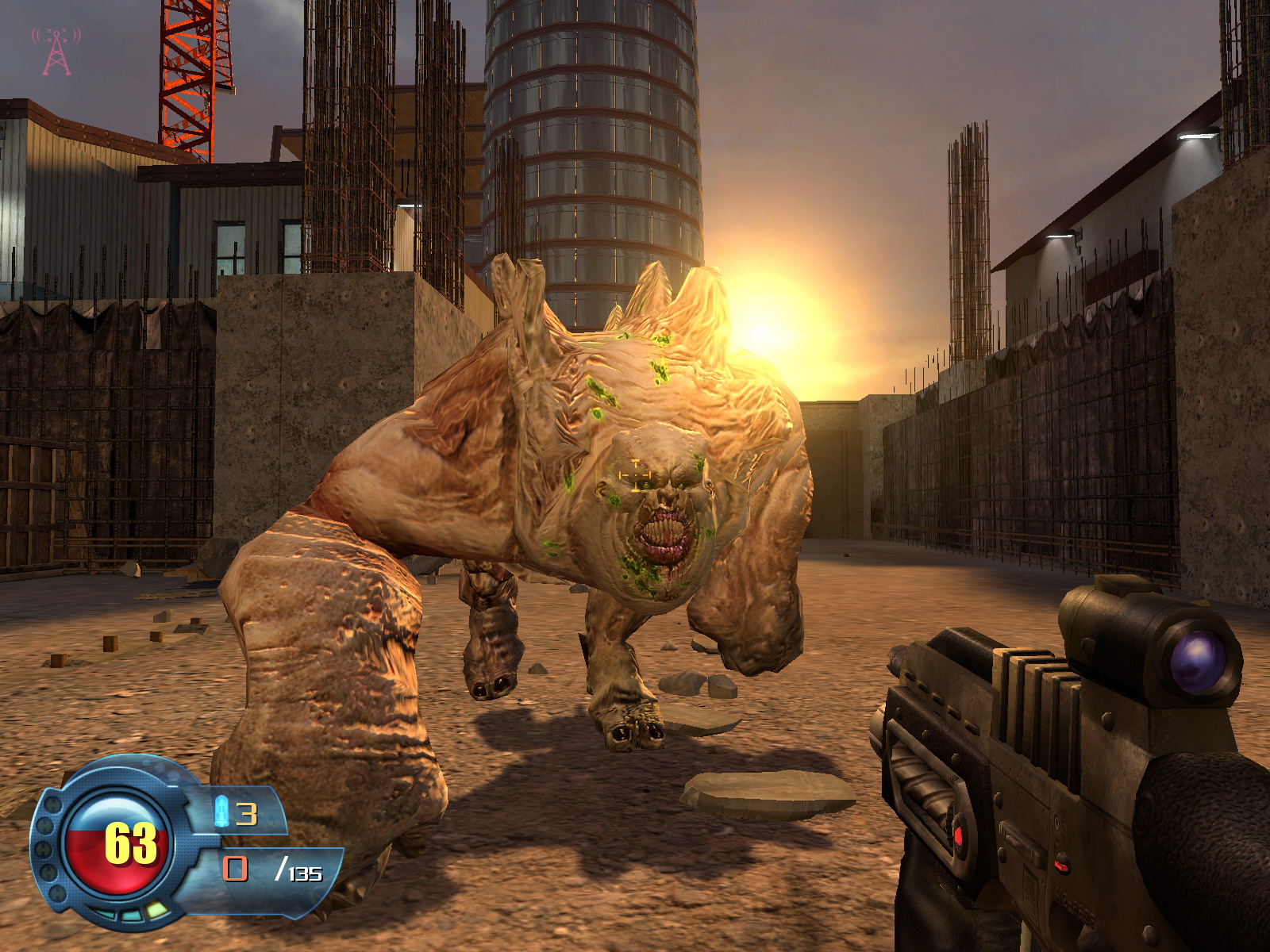This screenshot has width=1270, height=952.
Task: Select the blue capsule item icon
Action: click(222, 812)
